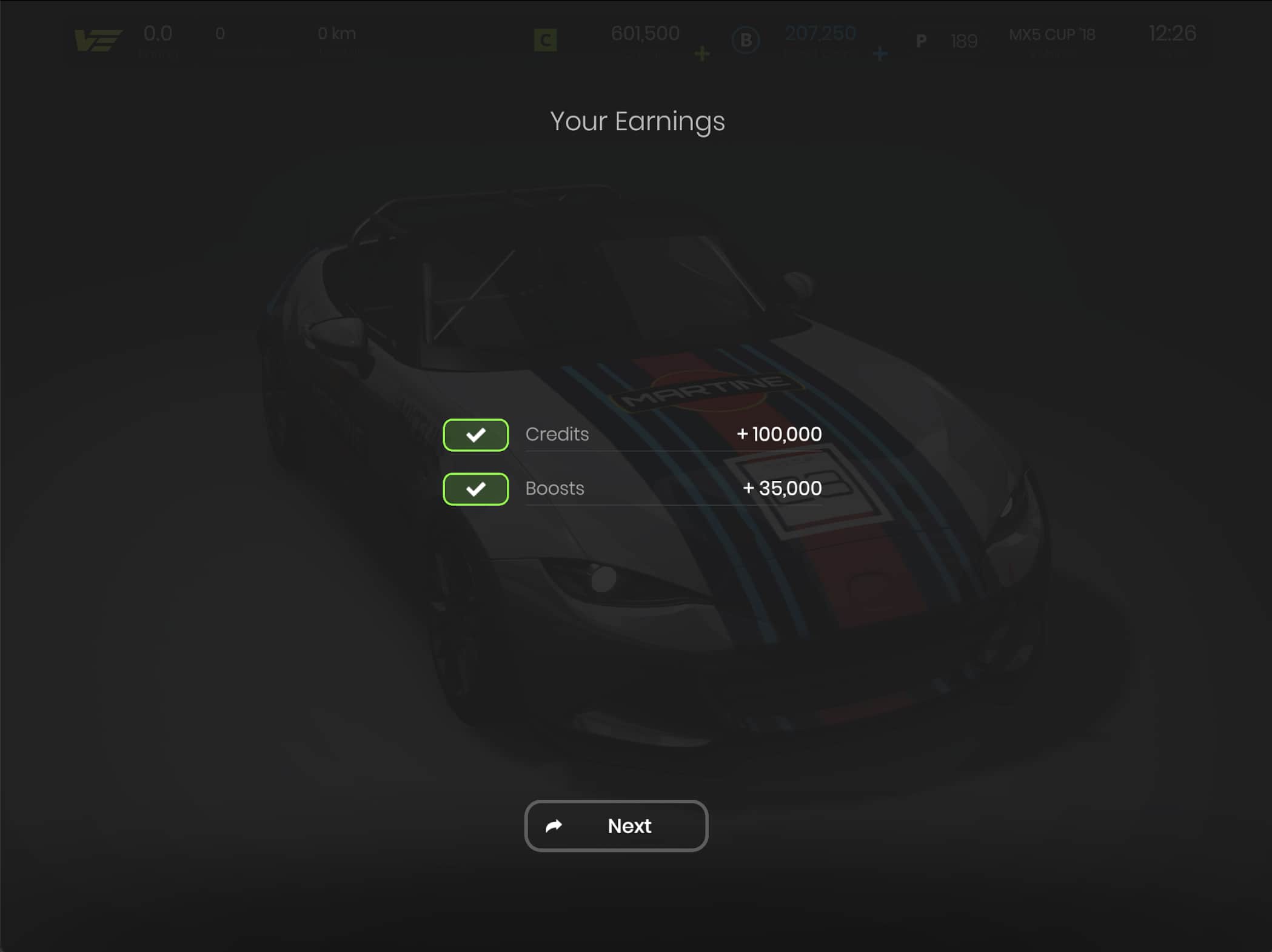Toggle the Boosts green checkmark box
The image size is (1272, 952).
[476, 489]
